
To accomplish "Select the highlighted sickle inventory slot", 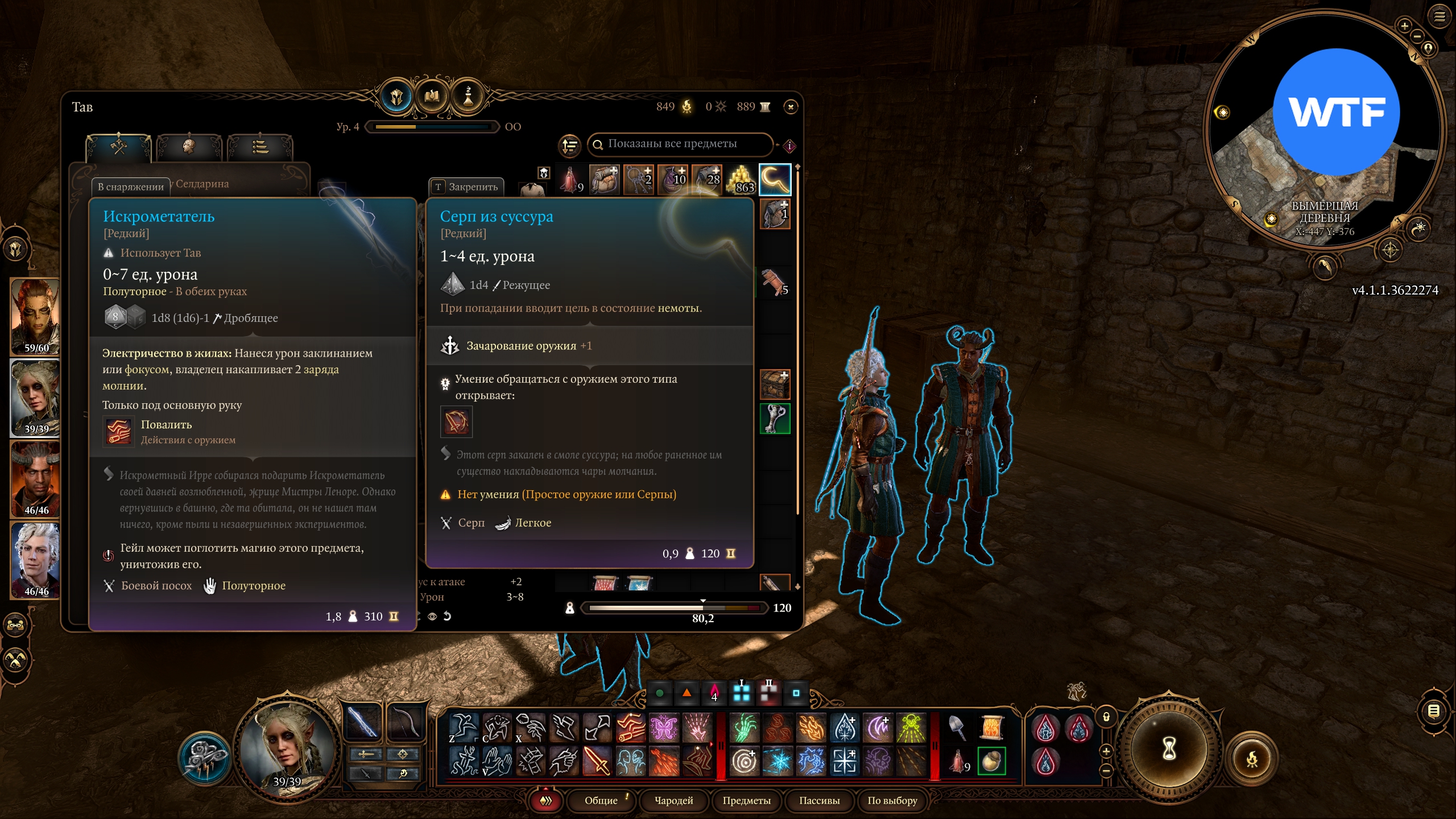I will pyautogui.click(x=775, y=179).
